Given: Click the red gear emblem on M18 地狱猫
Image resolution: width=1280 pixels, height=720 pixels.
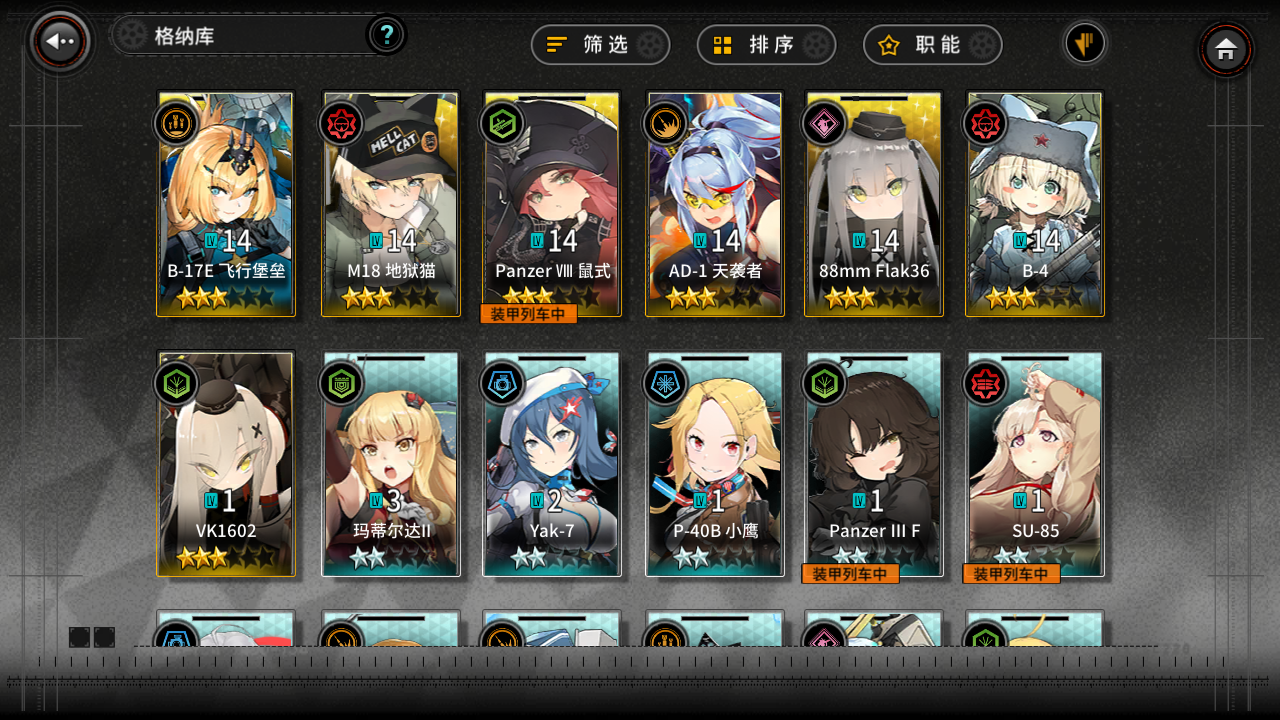Looking at the screenshot, I should point(340,123).
